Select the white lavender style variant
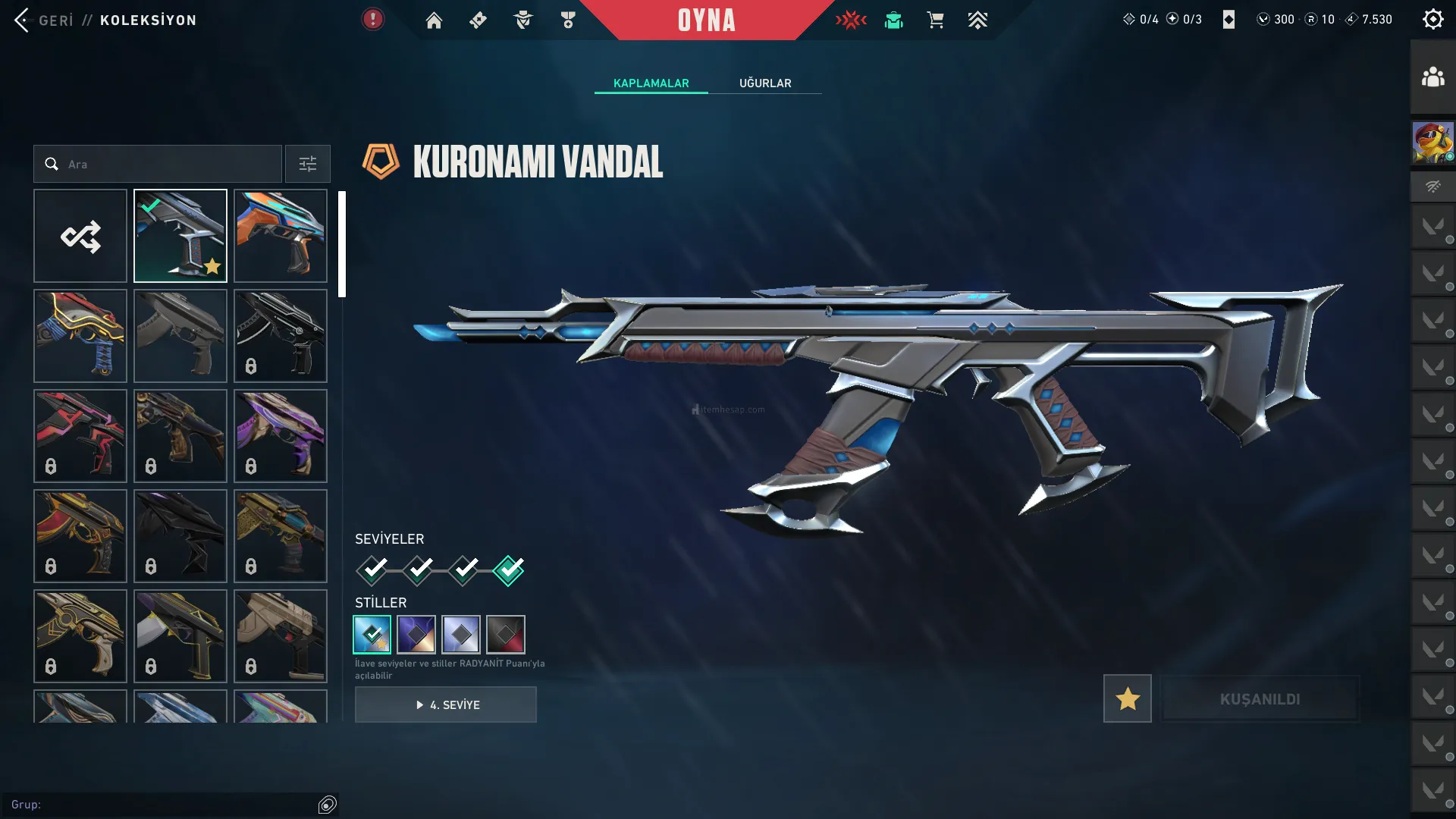The width and height of the screenshot is (1456, 819). [461, 634]
